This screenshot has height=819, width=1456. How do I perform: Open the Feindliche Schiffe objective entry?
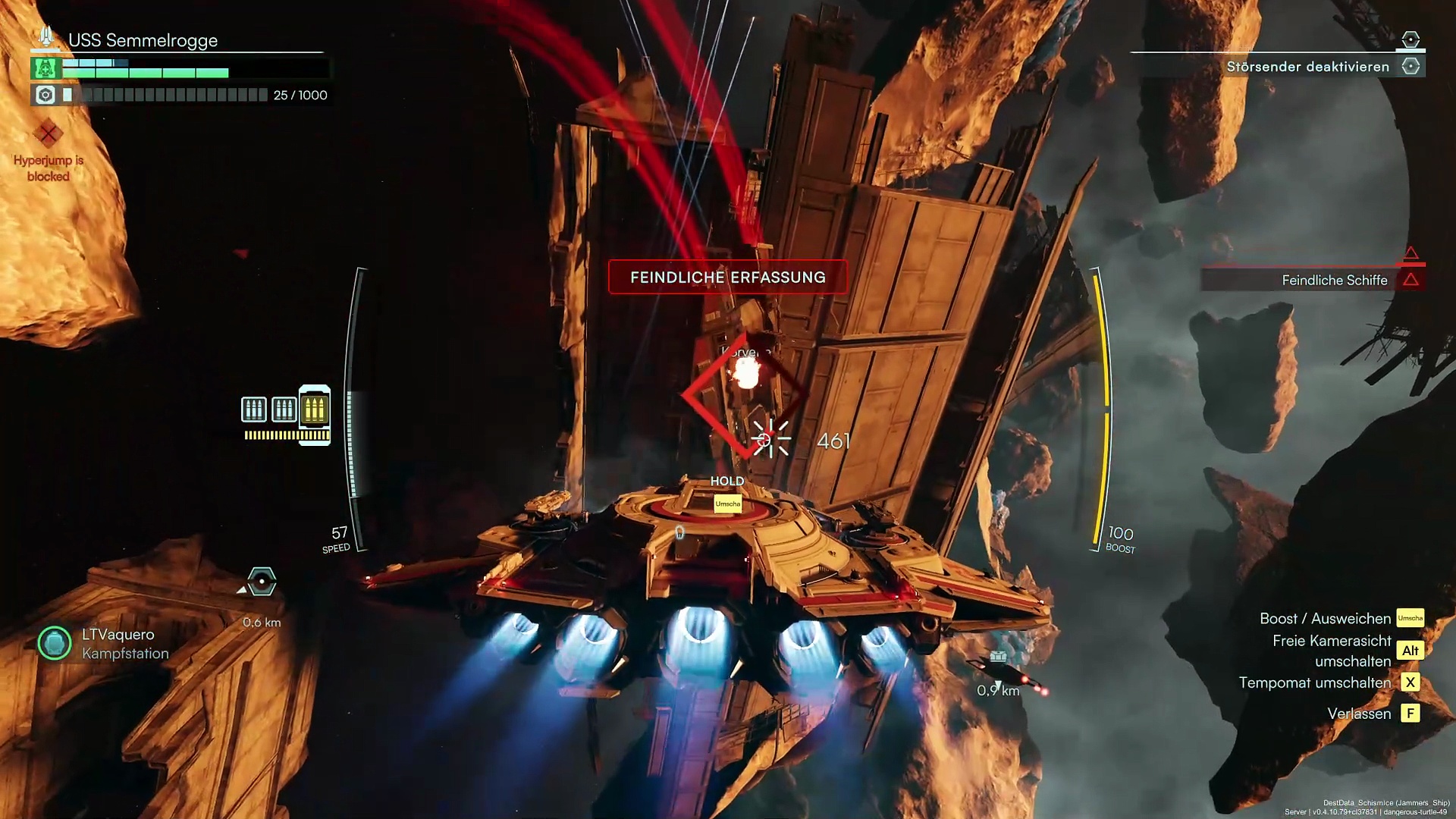click(1334, 281)
